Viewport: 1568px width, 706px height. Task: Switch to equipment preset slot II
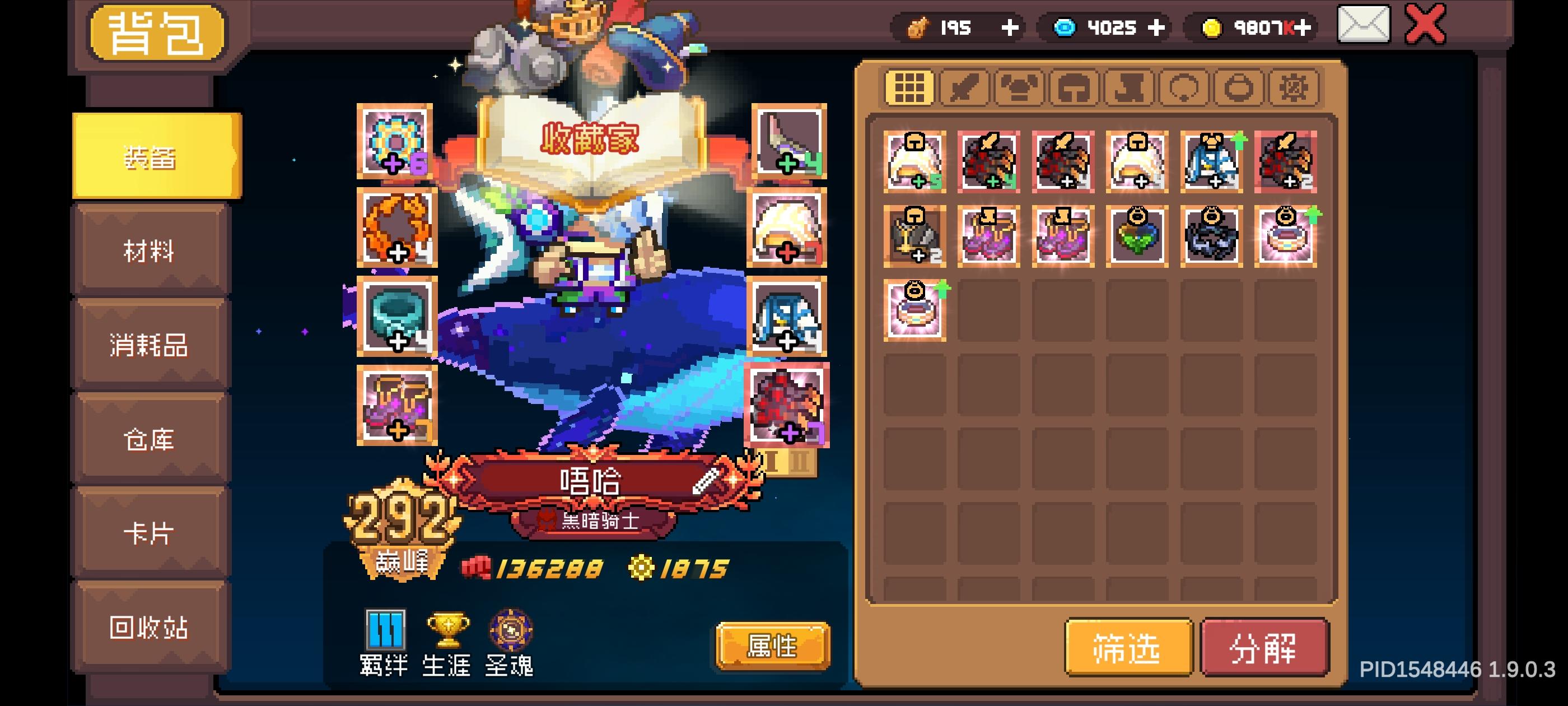799,462
